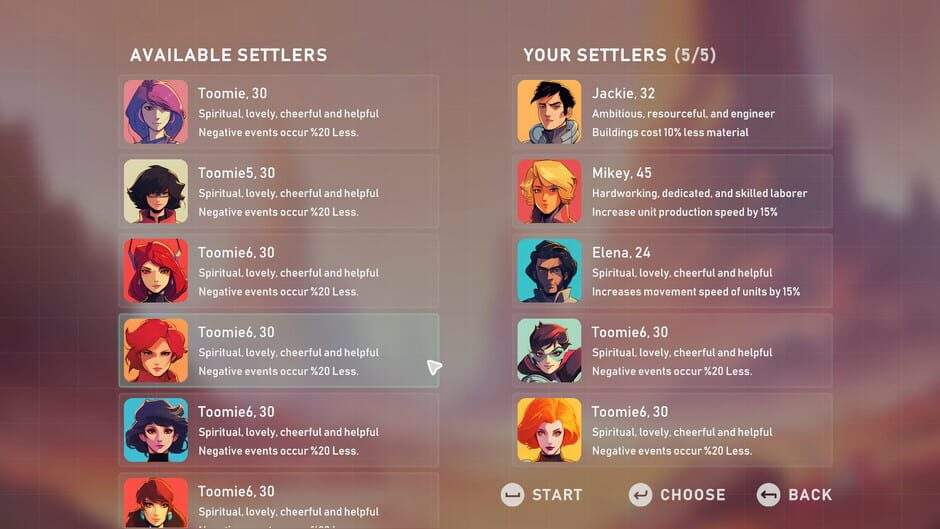Activate the Choose button
Viewport: 940px width, 529px height.
pyautogui.click(x=678, y=494)
